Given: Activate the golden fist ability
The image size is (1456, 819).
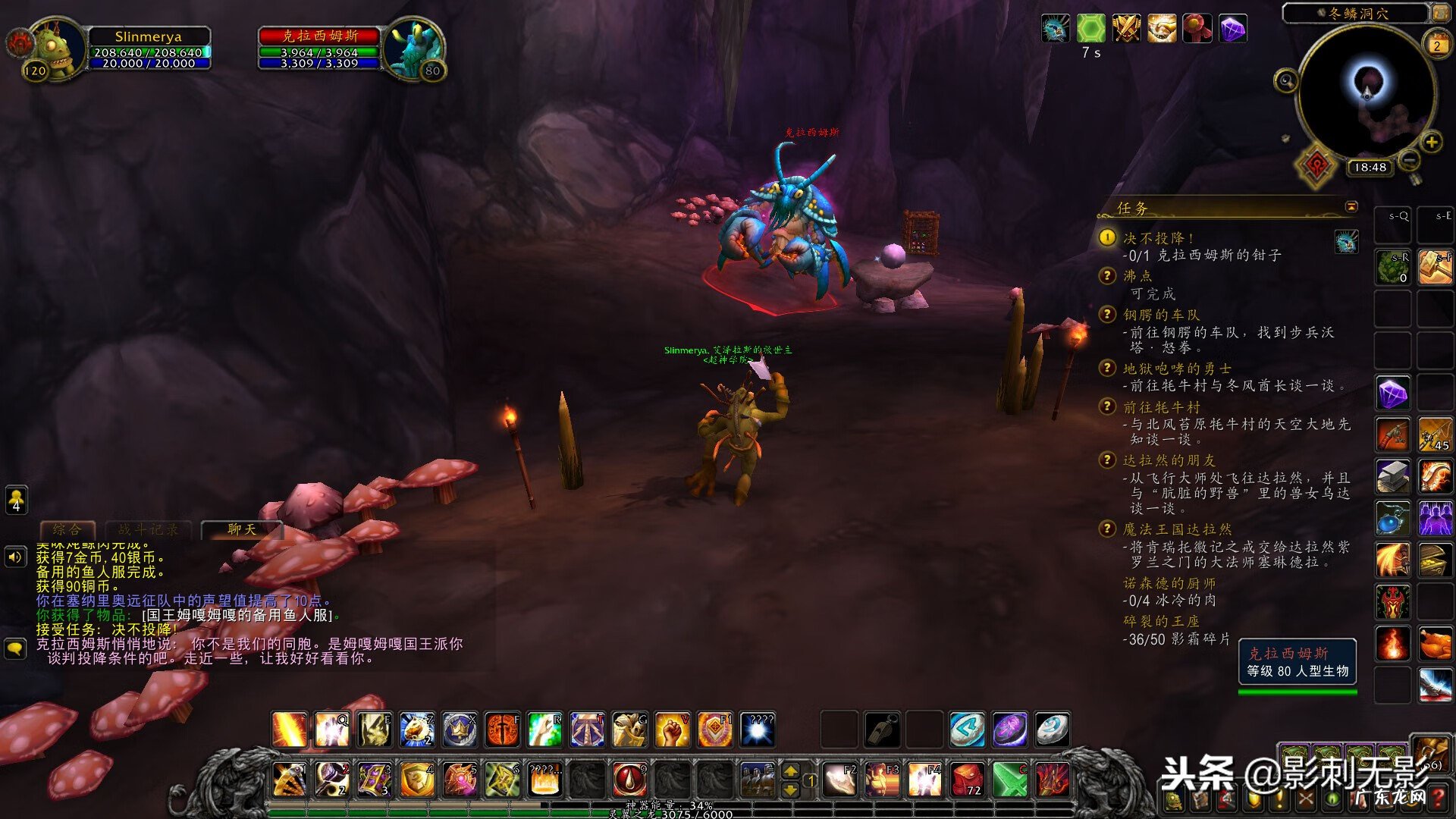Looking at the screenshot, I should [672, 730].
